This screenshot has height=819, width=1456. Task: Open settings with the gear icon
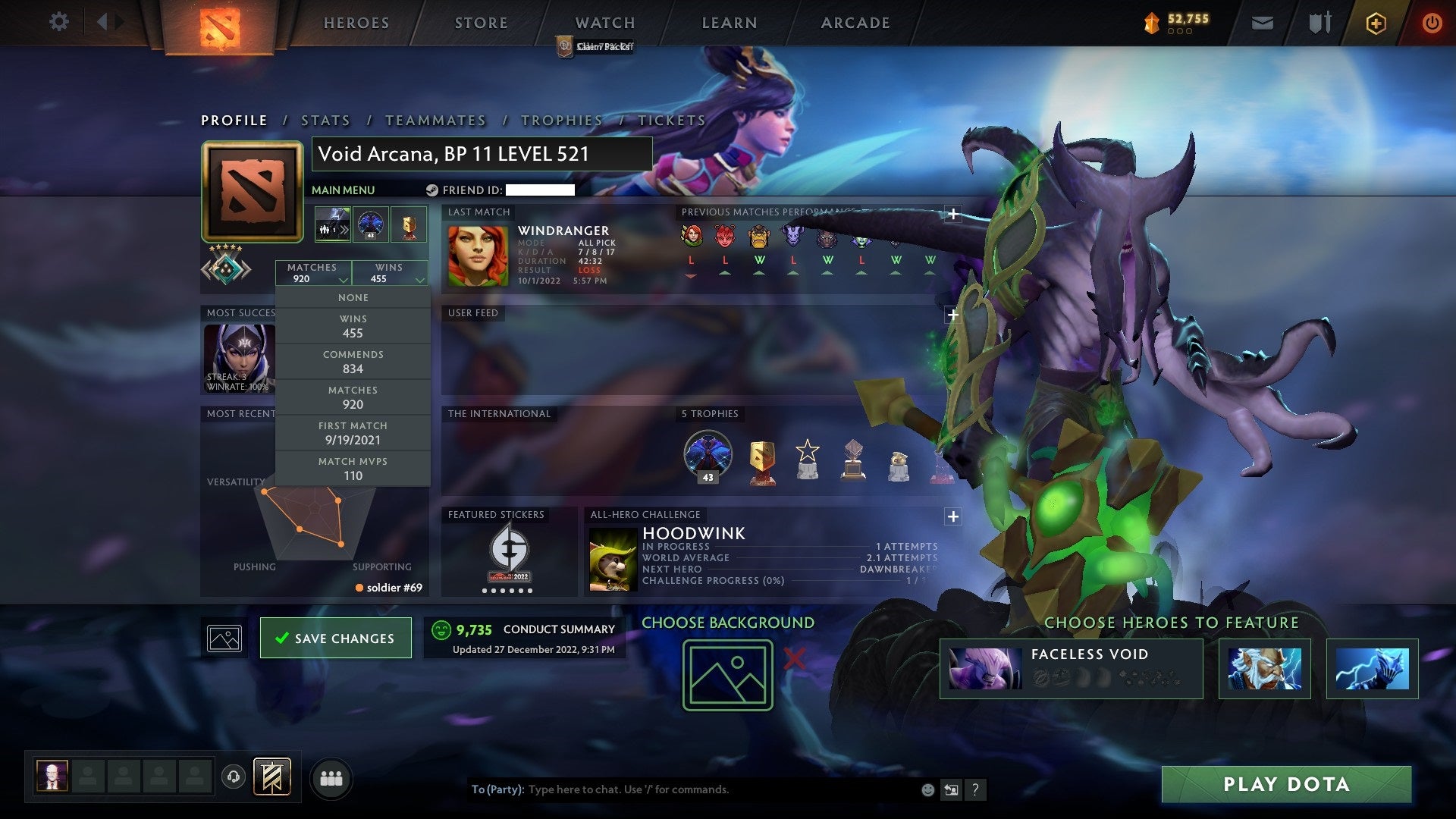point(58,22)
